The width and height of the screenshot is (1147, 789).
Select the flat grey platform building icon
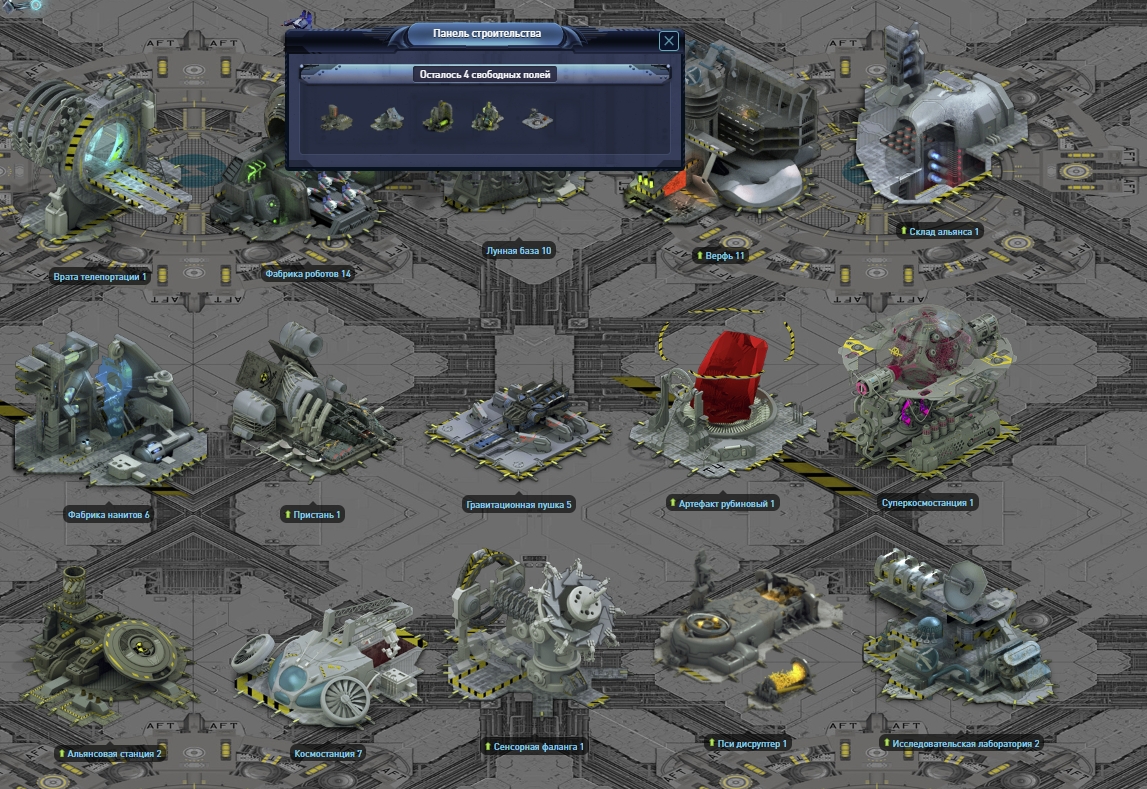[537, 119]
